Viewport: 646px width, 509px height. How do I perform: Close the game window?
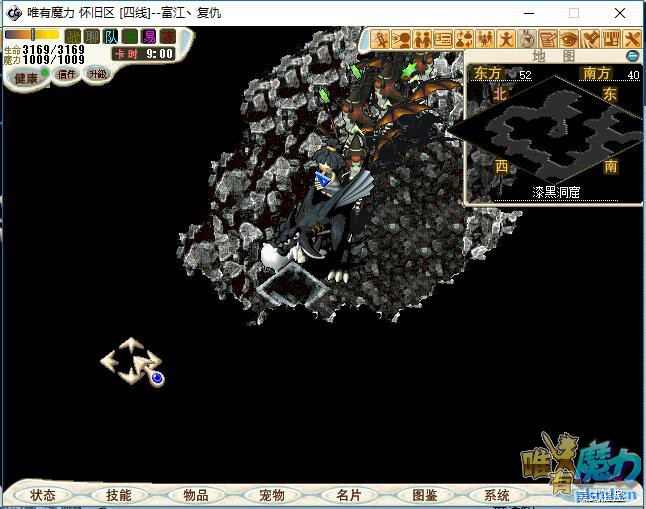pyautogui.click(x=620, y=13)
